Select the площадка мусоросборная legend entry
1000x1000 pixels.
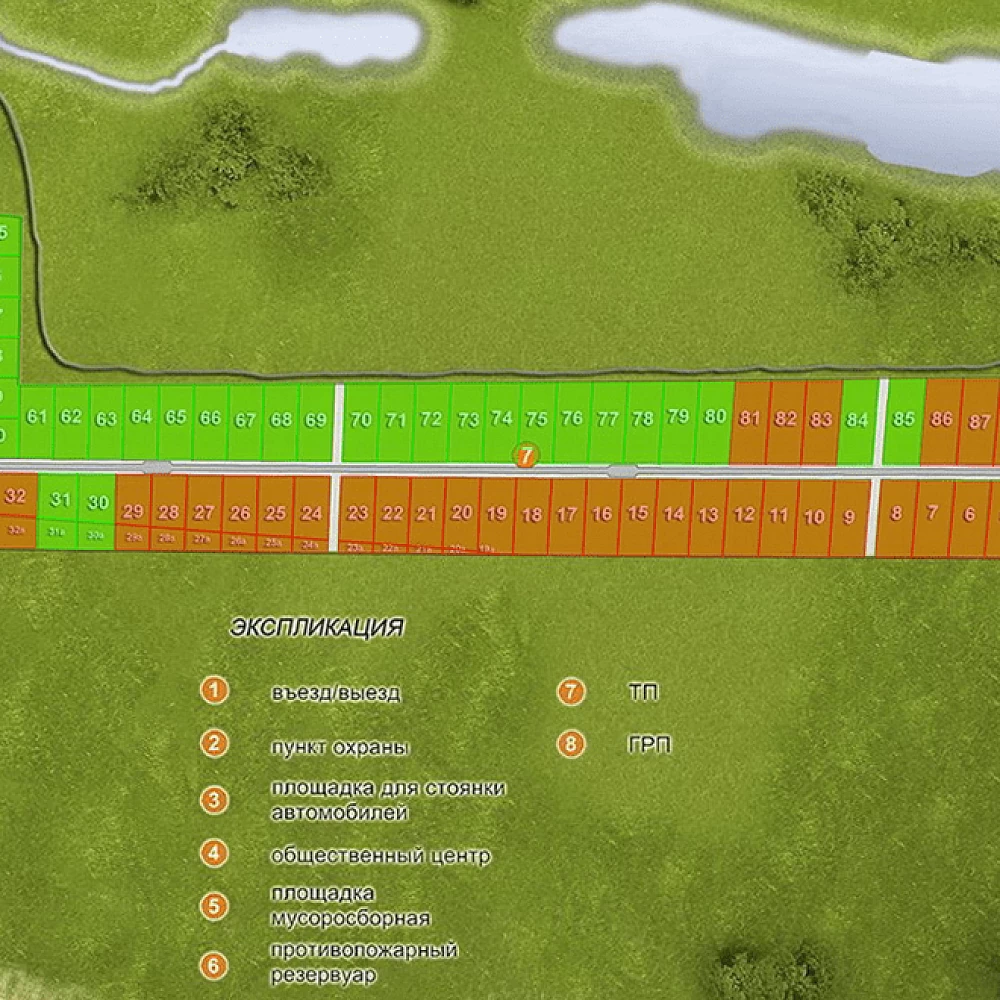point(350,906)
